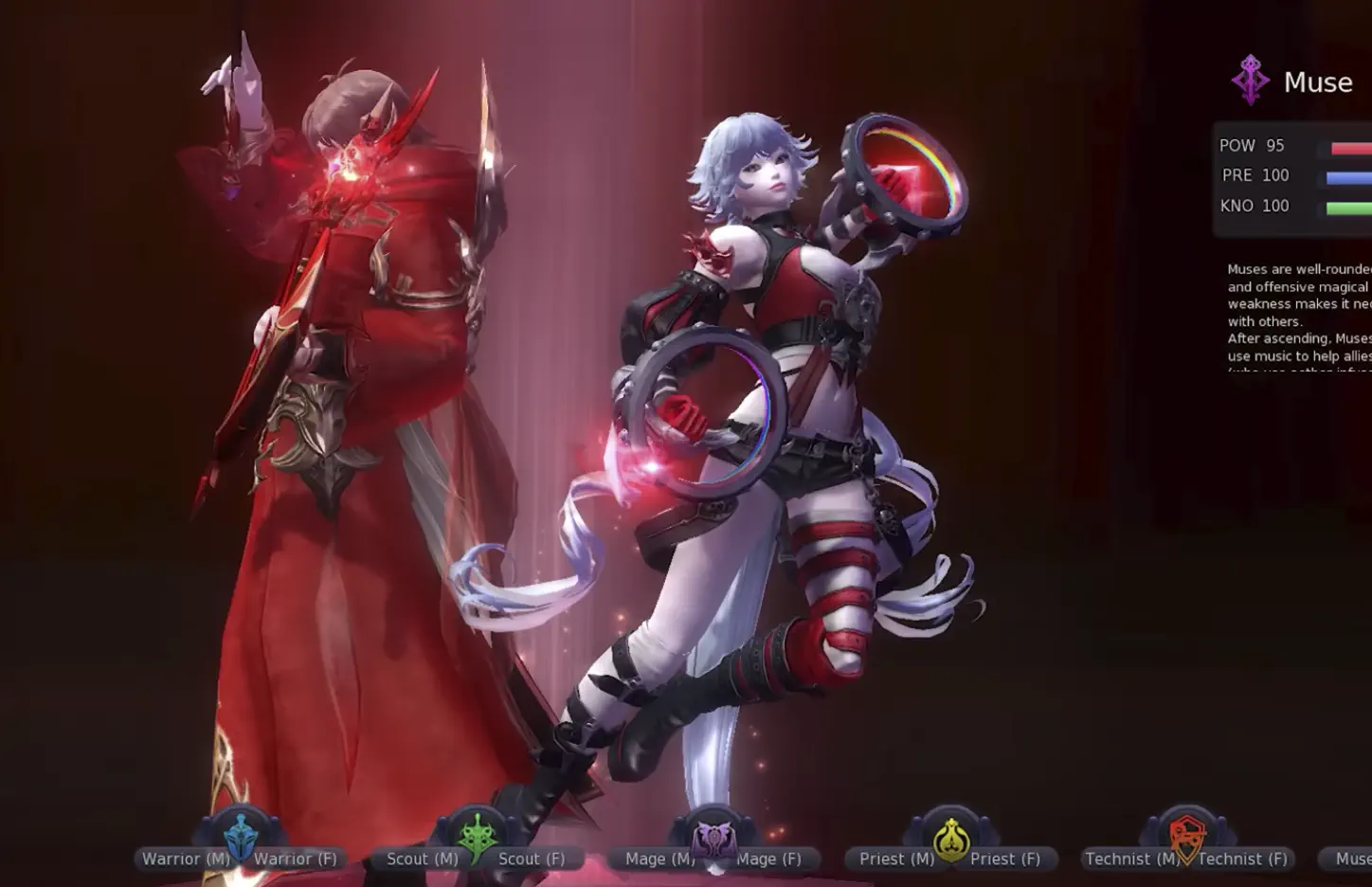Click the Muse class title text

click(x=1318, y=82)
